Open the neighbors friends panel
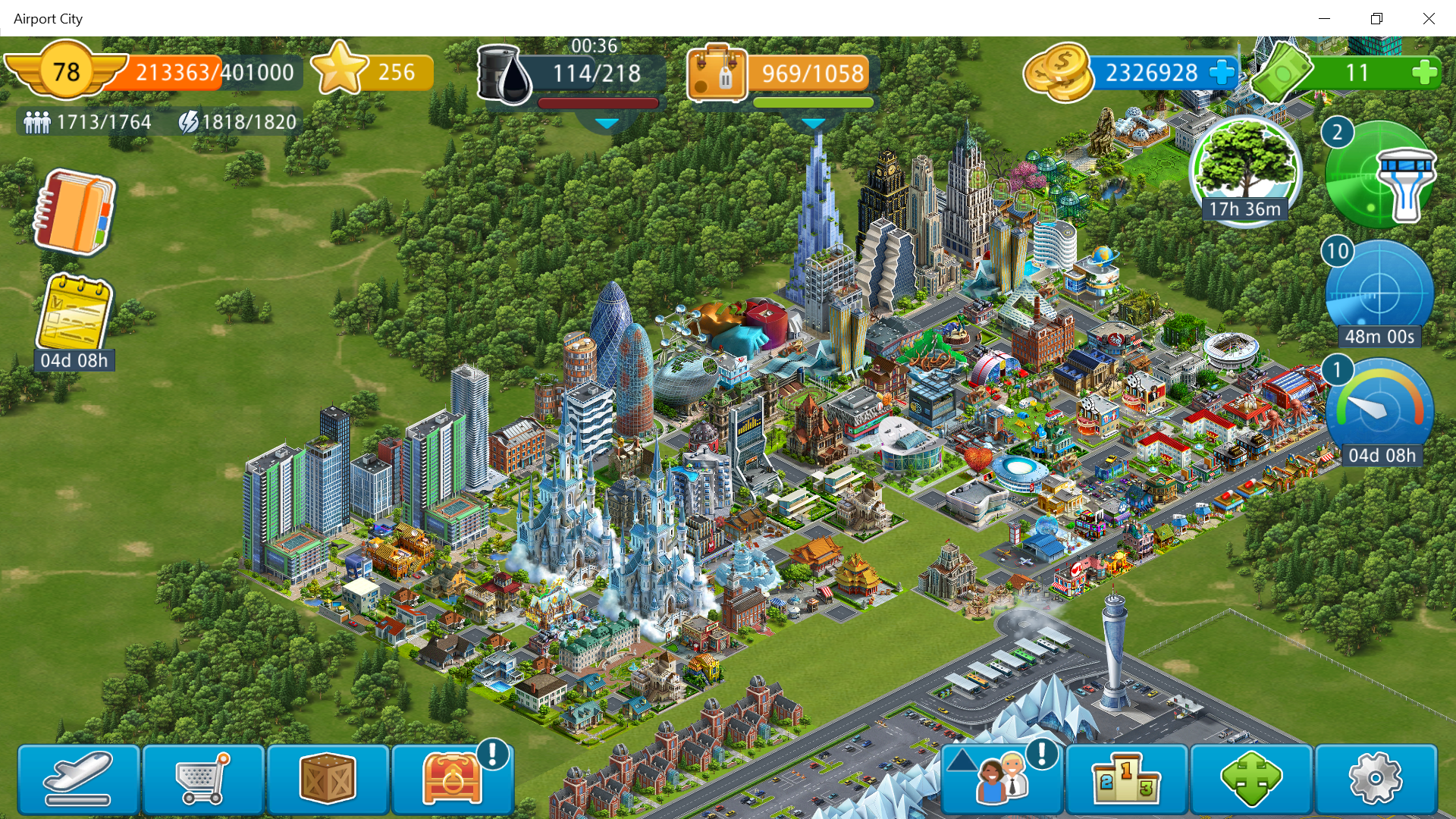Screen dimensions: 1456x819 (1003, 779)
